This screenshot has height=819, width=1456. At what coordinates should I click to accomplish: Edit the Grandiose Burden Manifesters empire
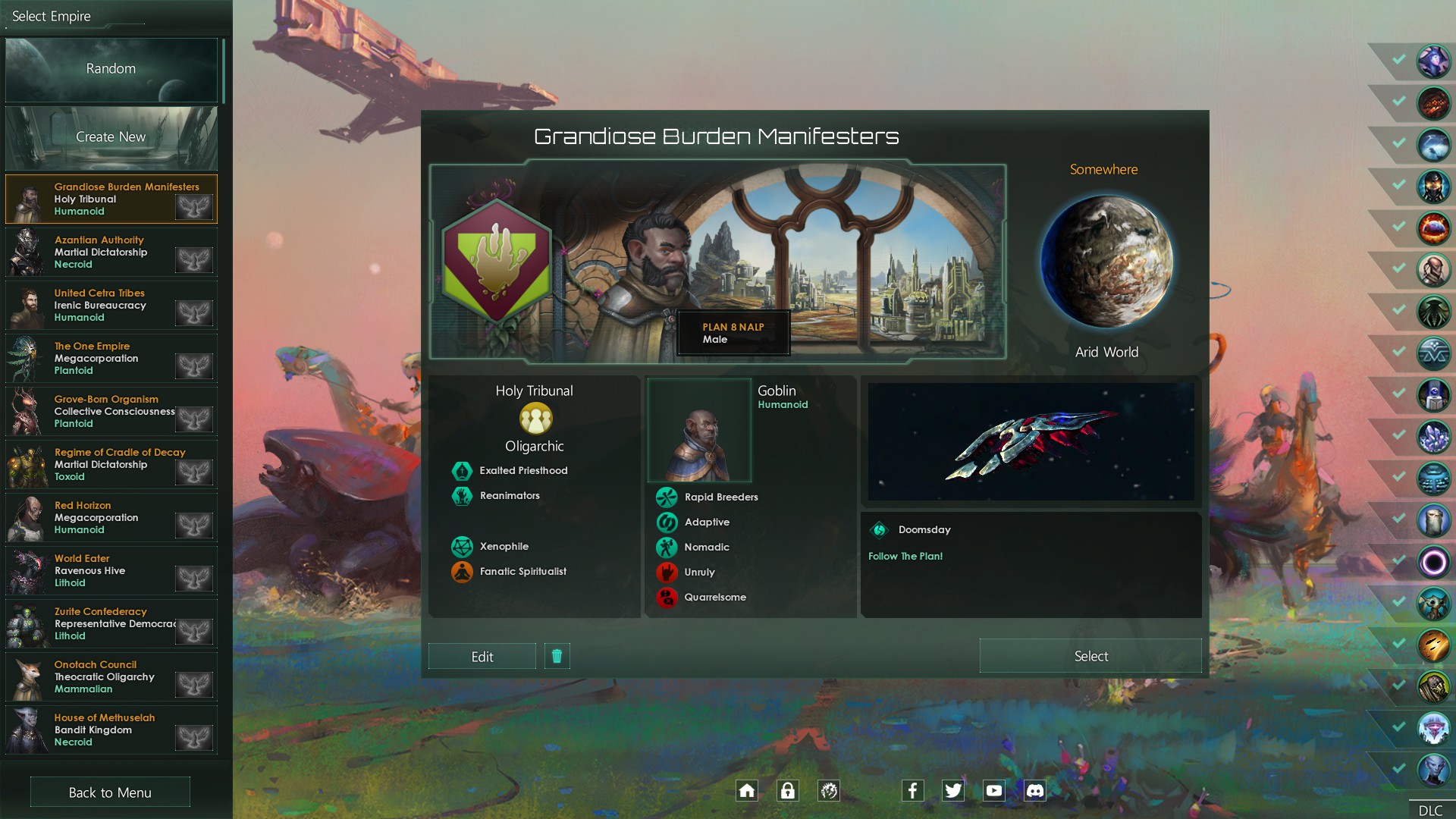coord(482,657)
